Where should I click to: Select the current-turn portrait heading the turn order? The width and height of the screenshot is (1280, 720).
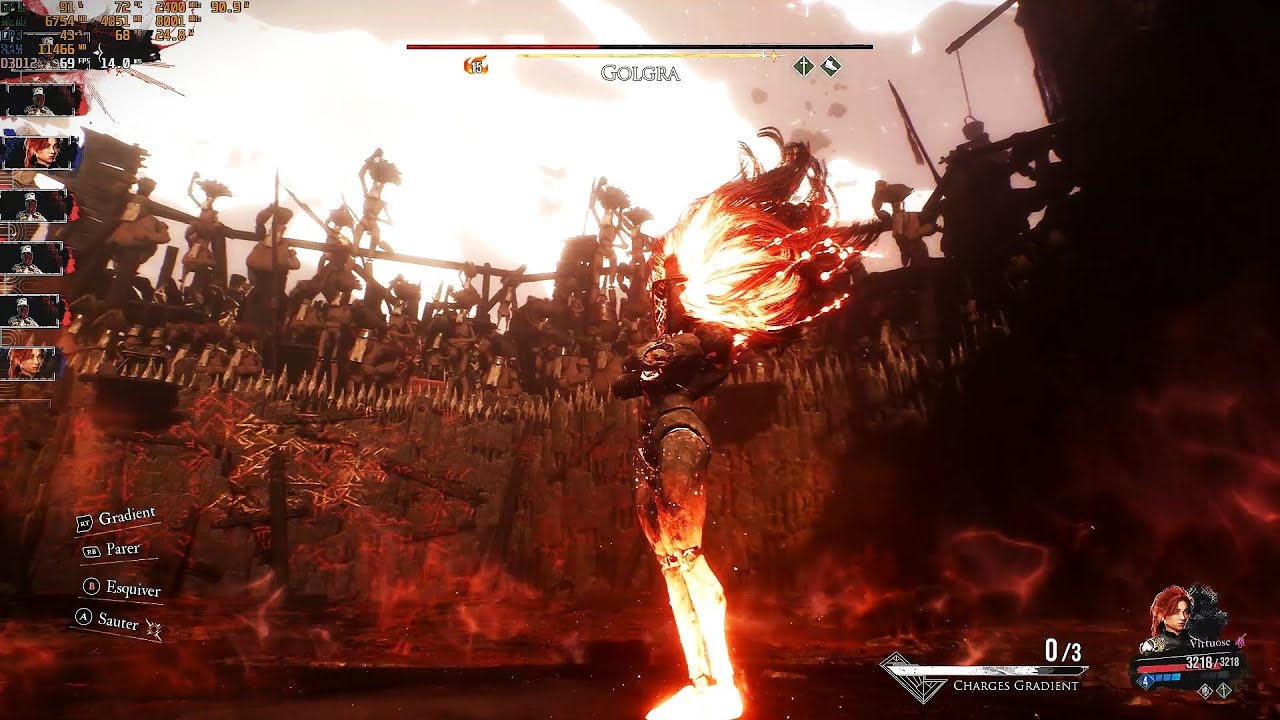click(x=40, y=100)
